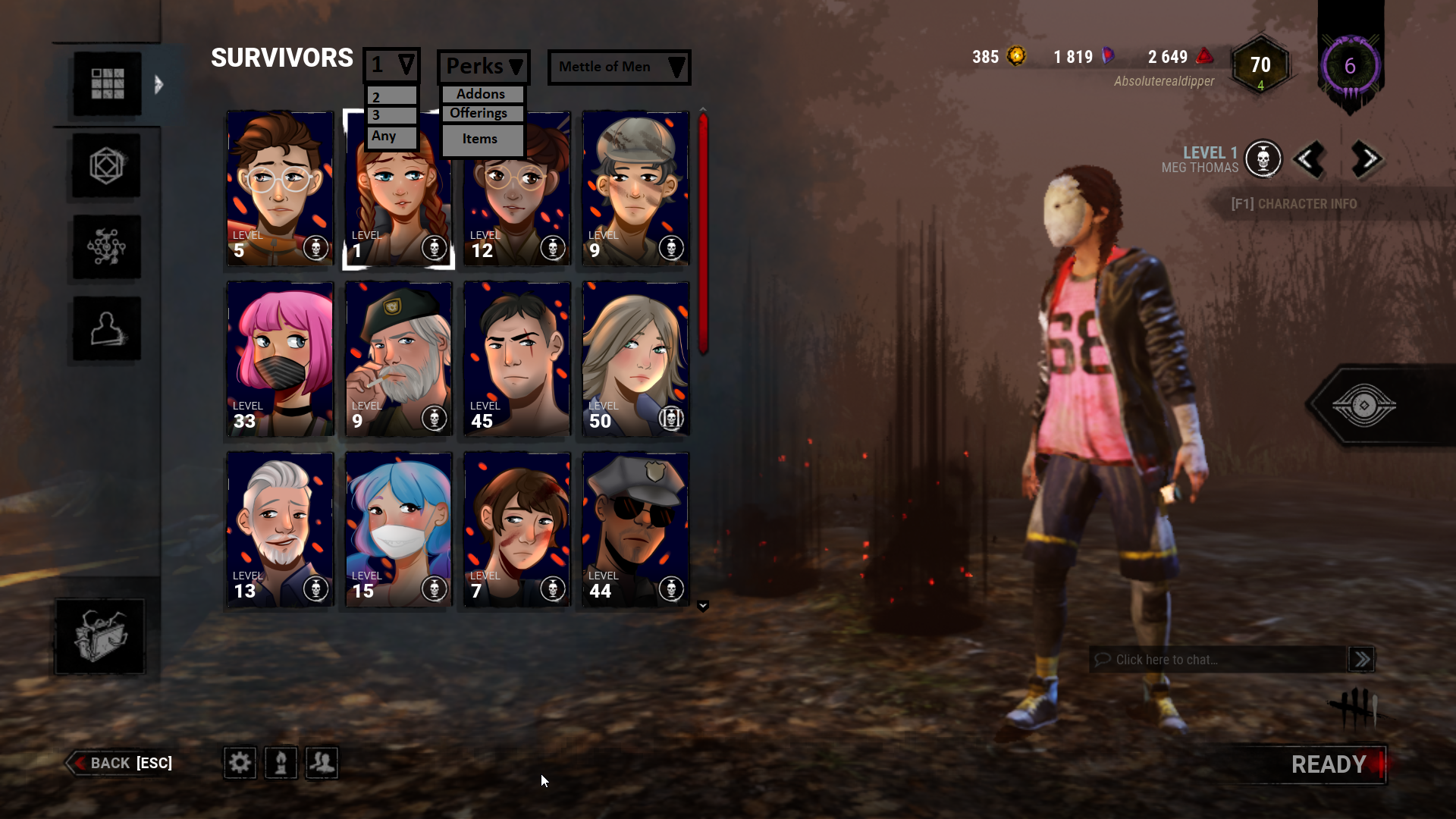Open the friends list icon

[x=322, y=763]
